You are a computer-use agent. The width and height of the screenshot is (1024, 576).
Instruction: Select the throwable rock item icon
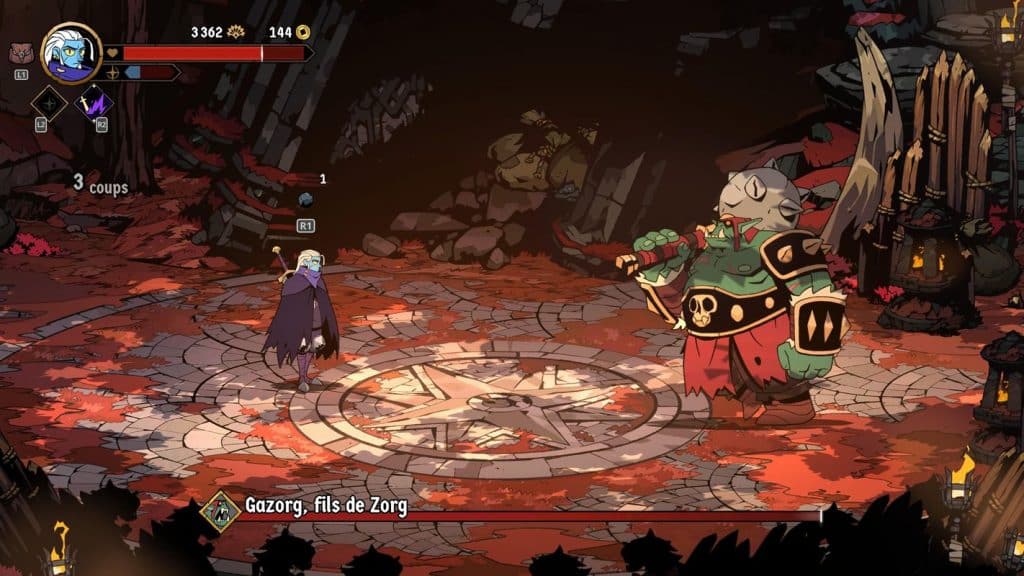[306, 199]
